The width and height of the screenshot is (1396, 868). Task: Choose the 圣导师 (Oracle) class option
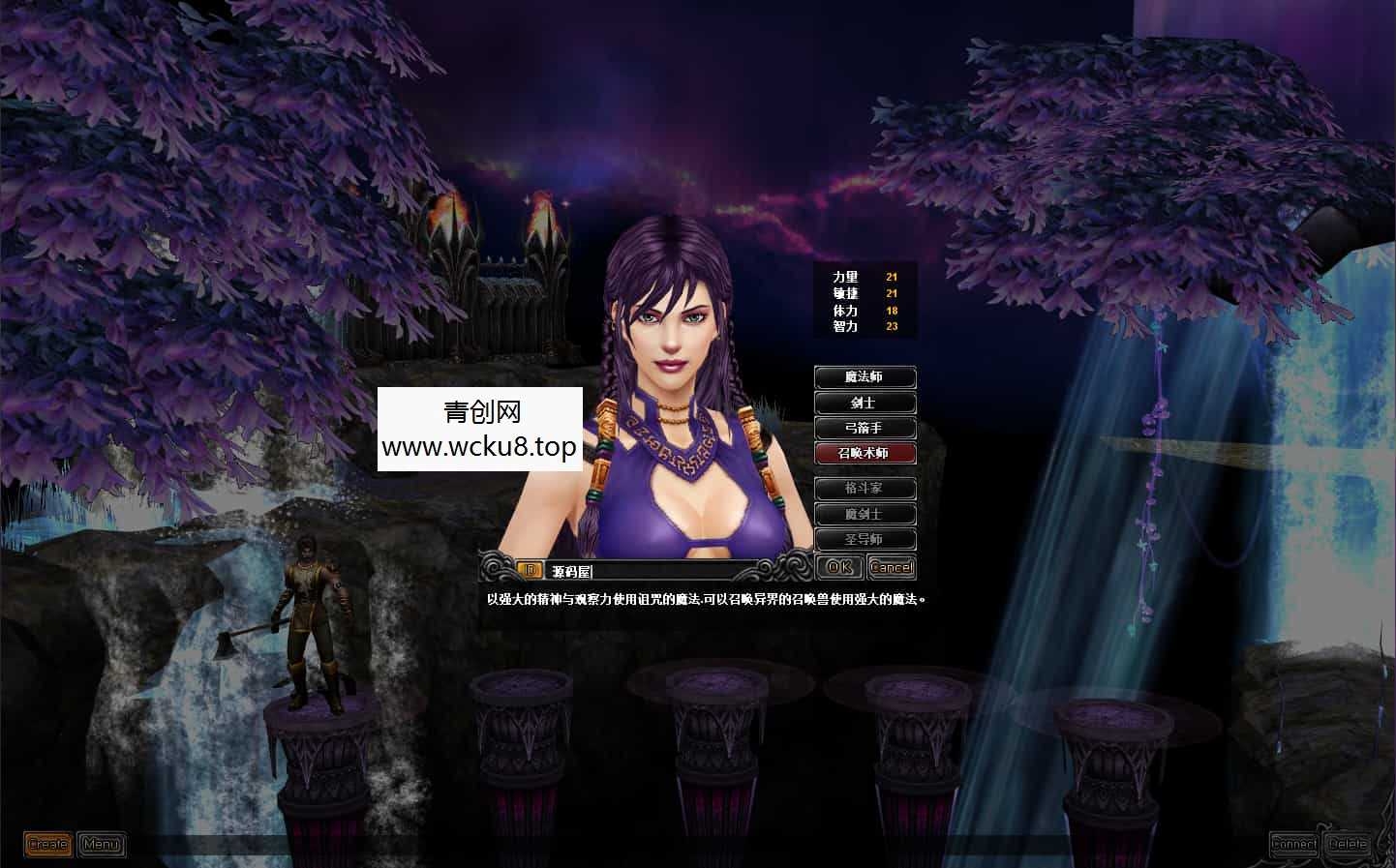[865, 539]
